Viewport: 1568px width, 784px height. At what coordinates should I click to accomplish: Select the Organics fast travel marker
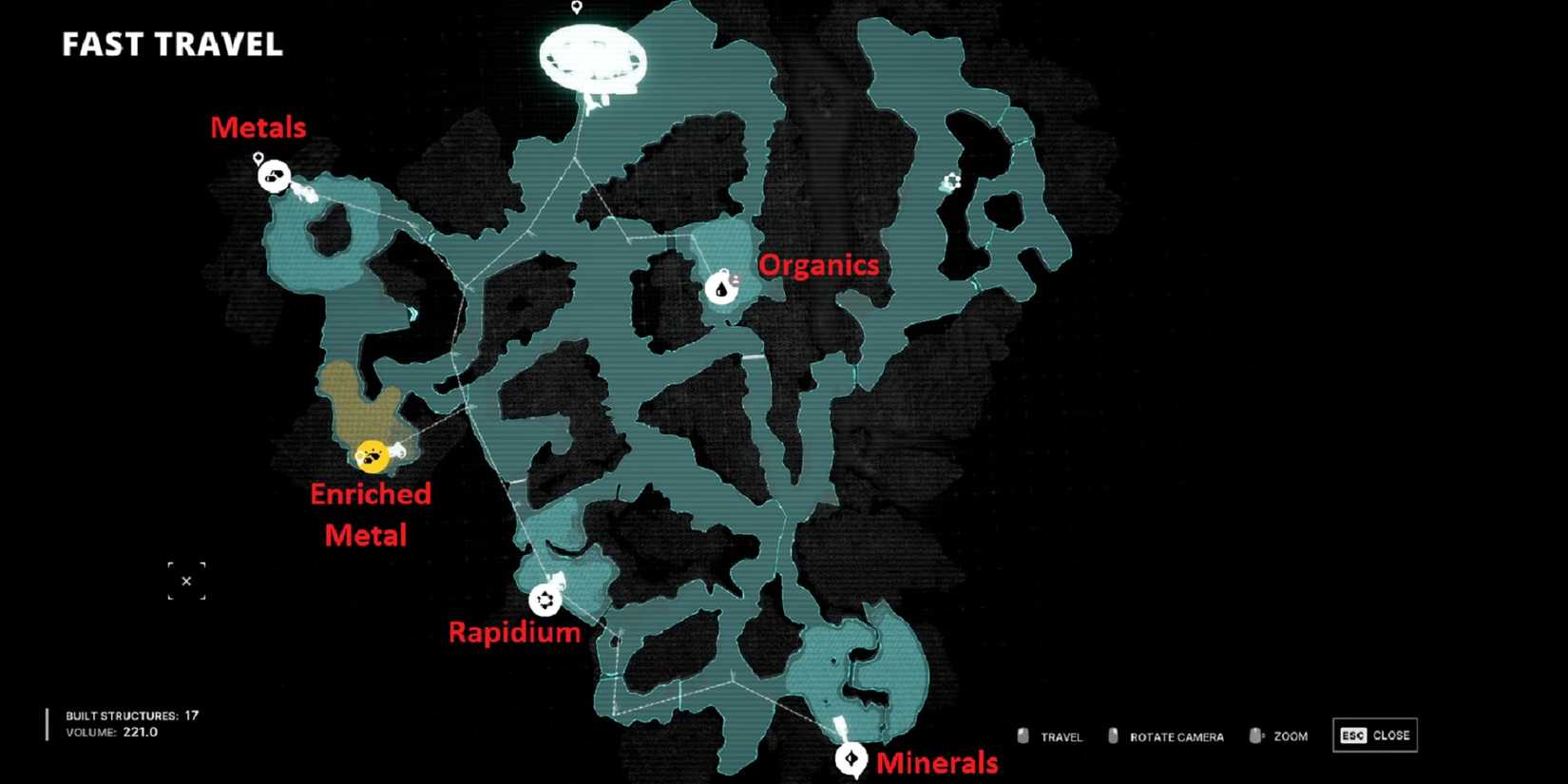point(723,285)
